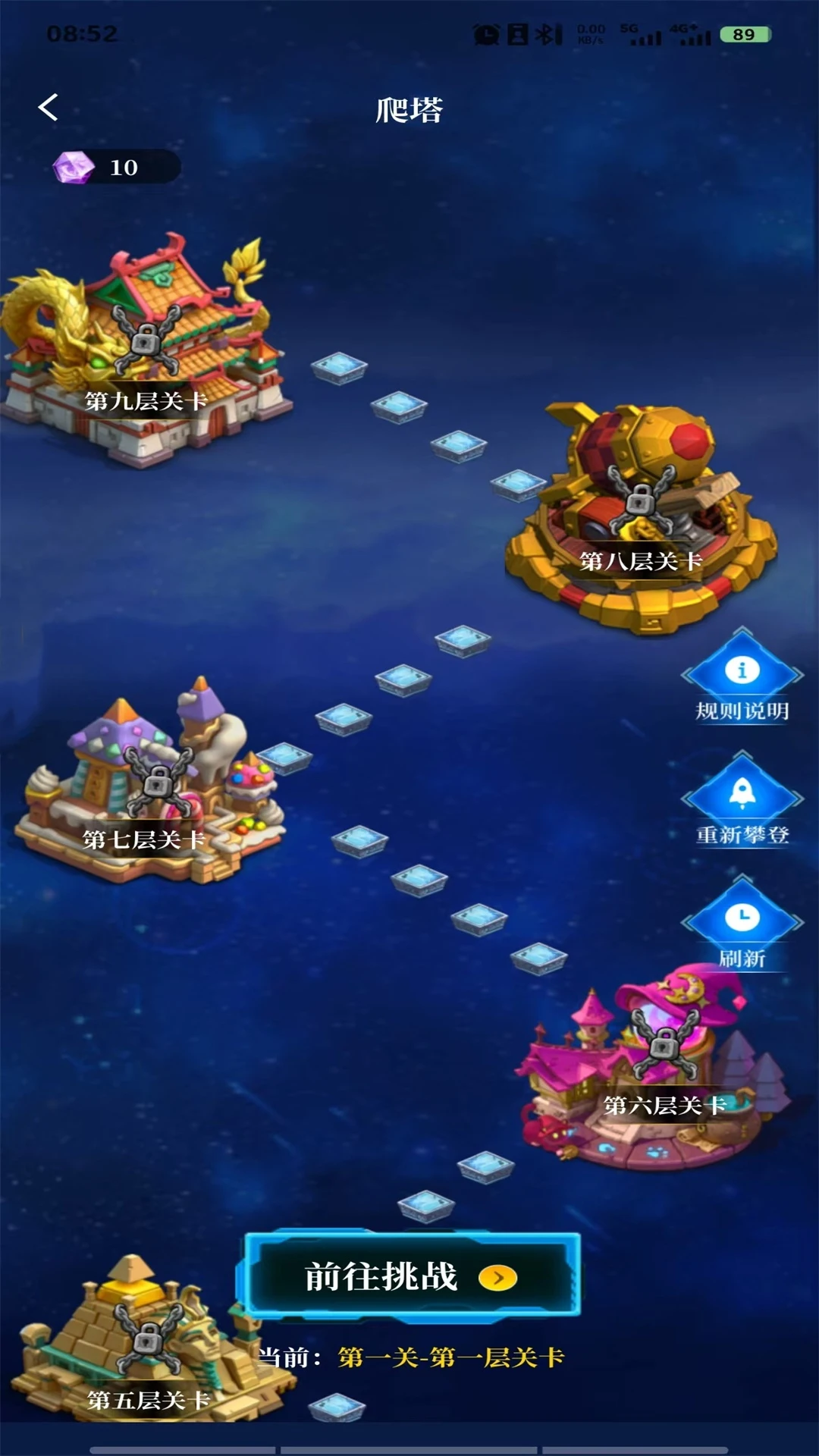Activate the 重新攀登 restart climb button

tap(742, 802)
